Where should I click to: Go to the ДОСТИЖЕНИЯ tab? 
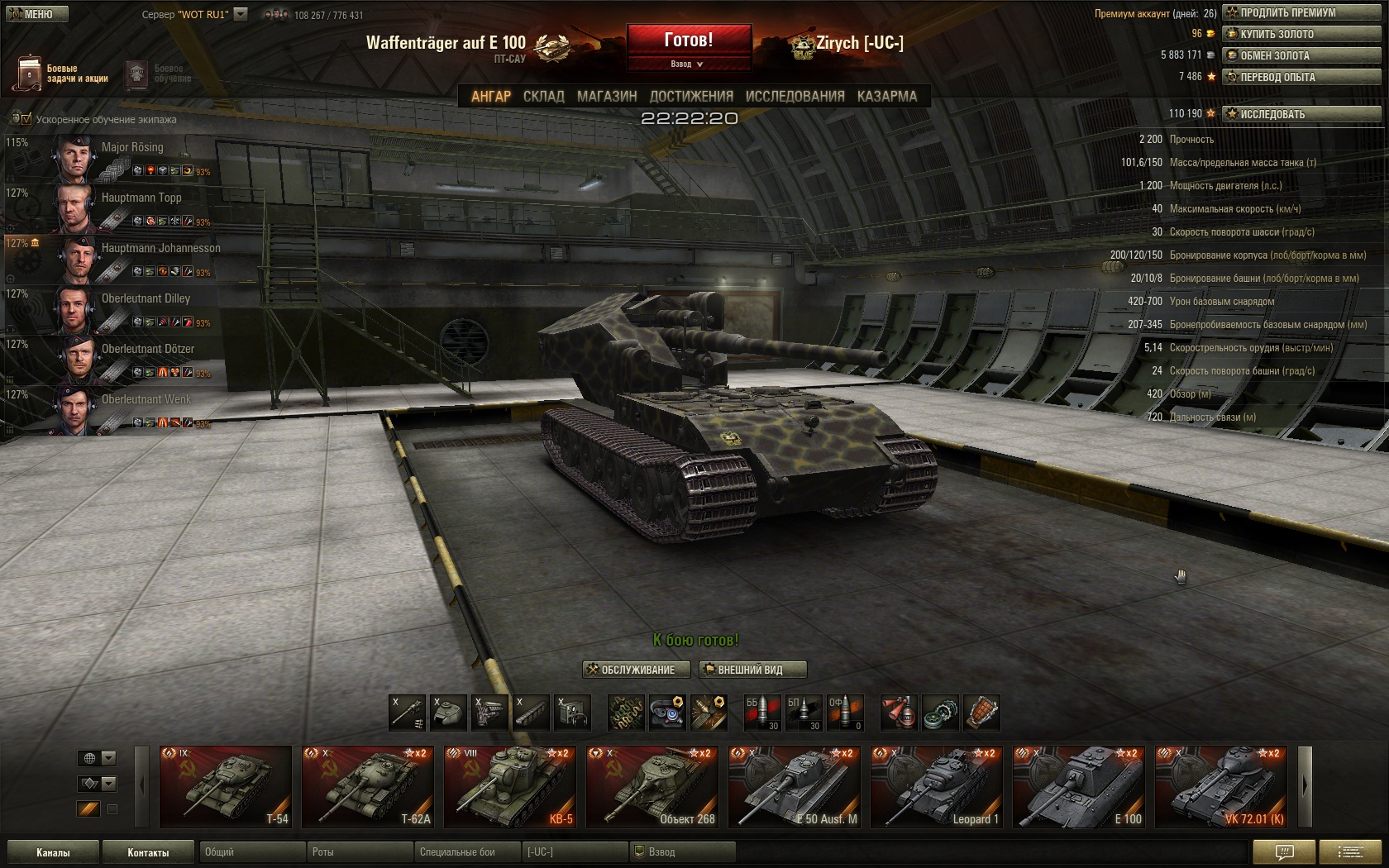(691, 96)
